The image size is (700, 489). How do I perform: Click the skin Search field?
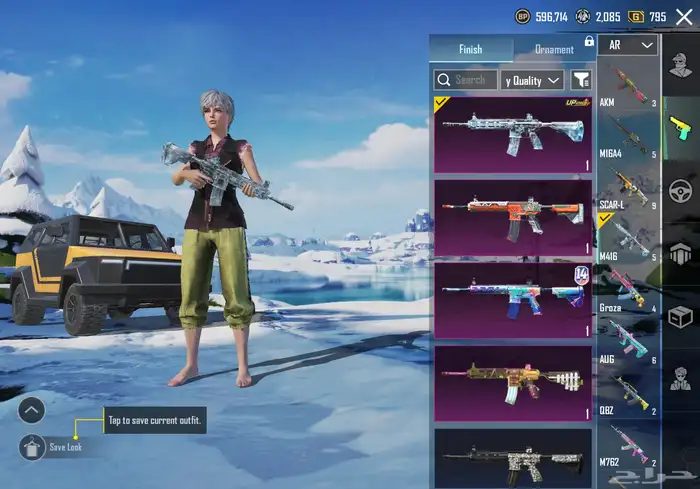[x=465, y=79]
